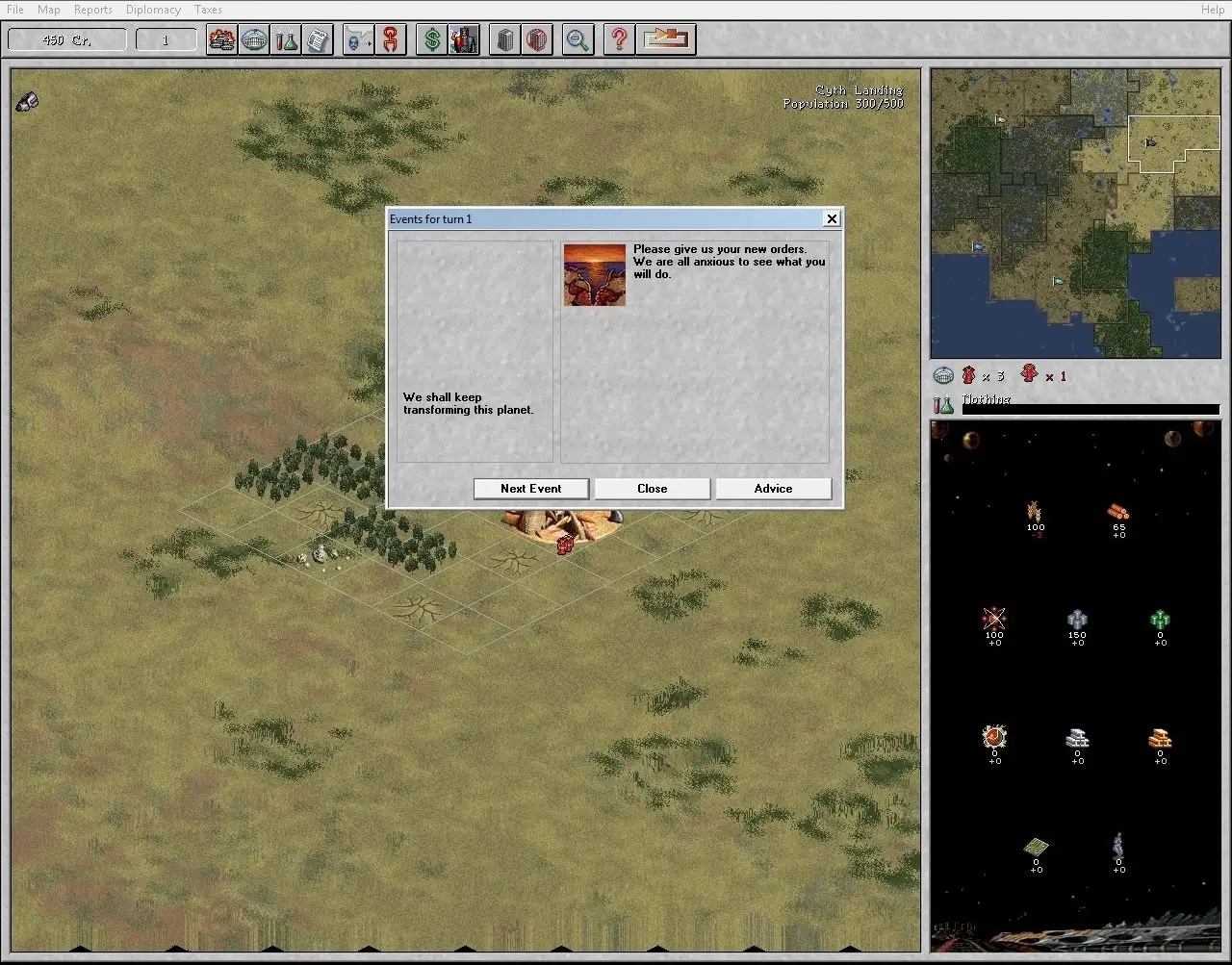Click the sunset event thumbnail image
Image resolution: width=1232 pixels, height=965 pixels.
click(595, 275)
